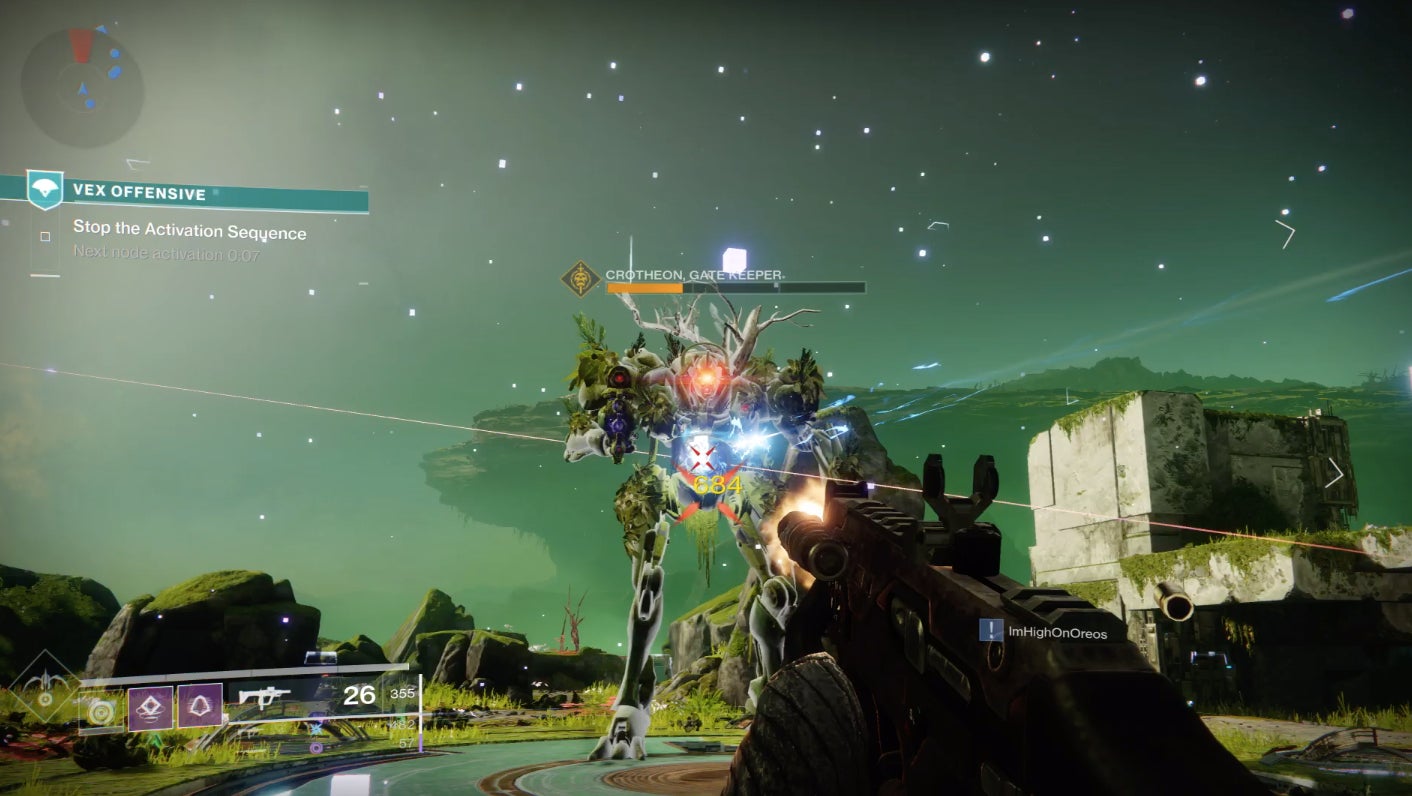Screen dimensions: 1412x796
Task: Select the Stop the Activation Sequence objective
Action: (x=189, y=232)
